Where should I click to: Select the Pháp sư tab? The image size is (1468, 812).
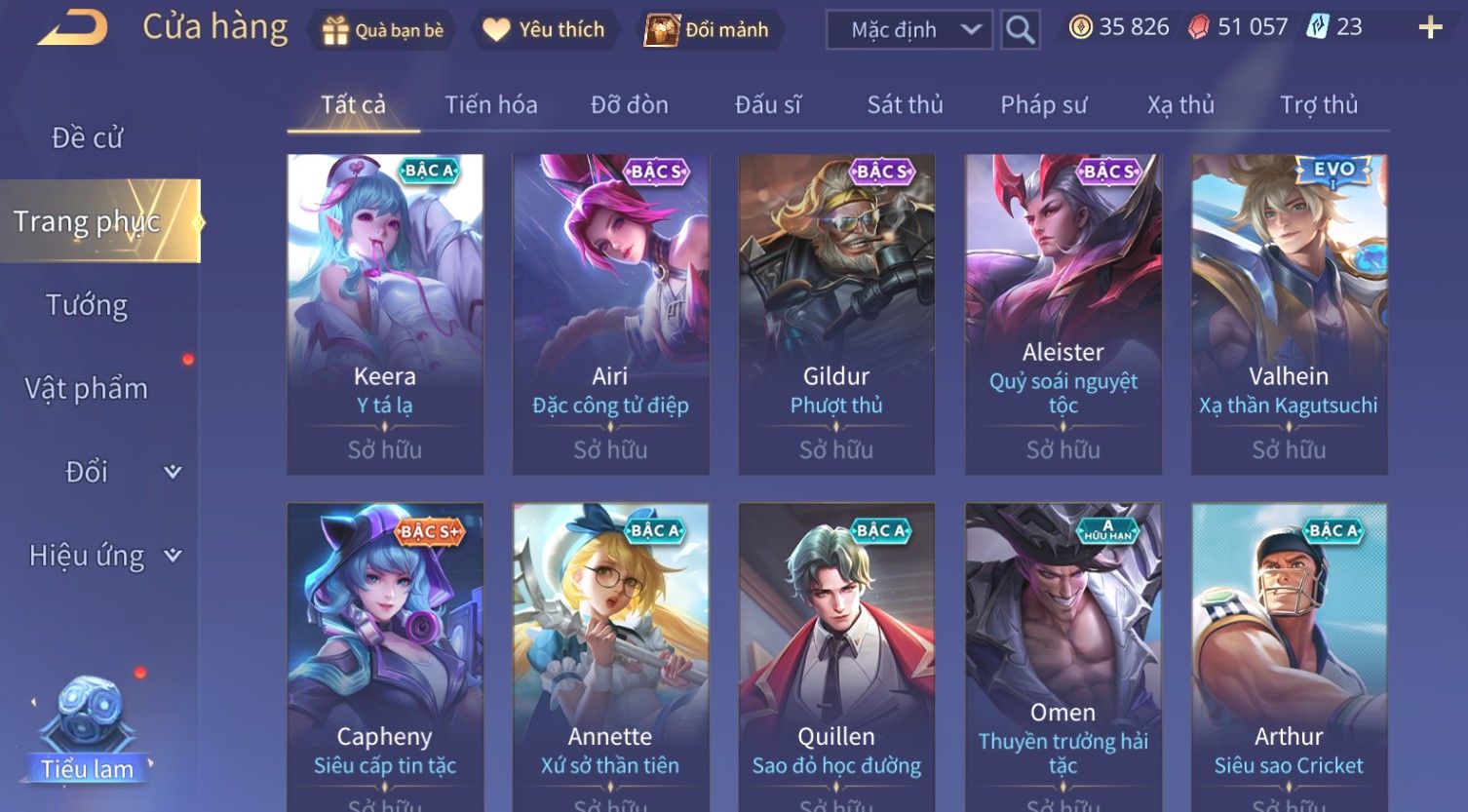click(1043, 104)
